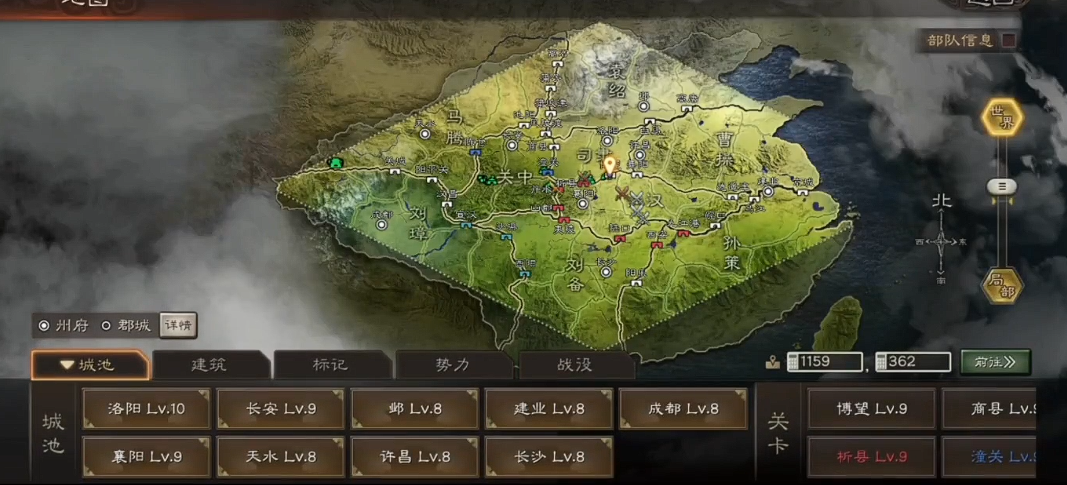This screenshot has height=485, width=1067.
Task: Open the 详情 details button
Action: 178,326
